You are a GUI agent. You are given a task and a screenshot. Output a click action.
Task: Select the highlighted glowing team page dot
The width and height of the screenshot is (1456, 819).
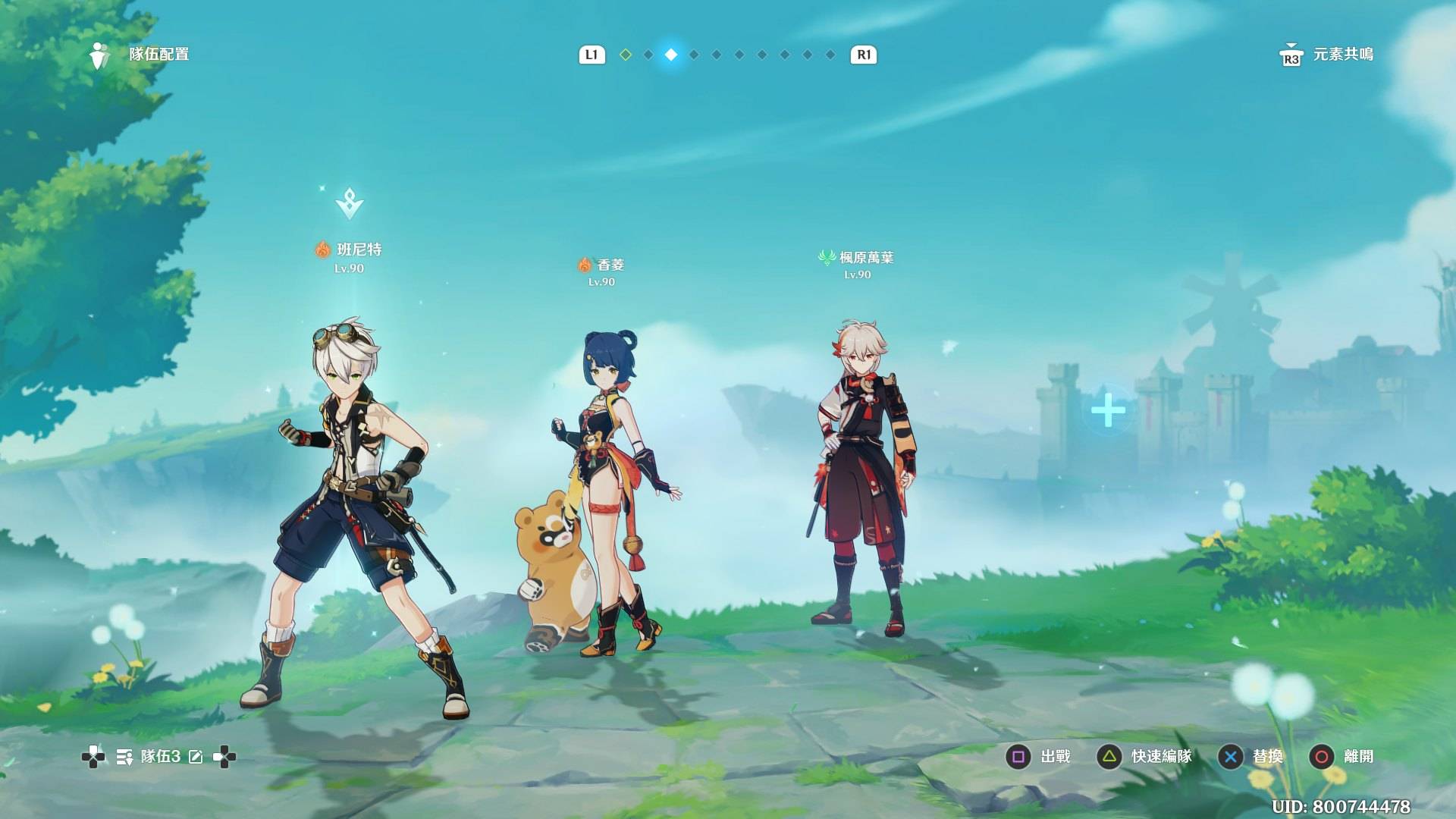pyautogui.click(x=671, y=55)
